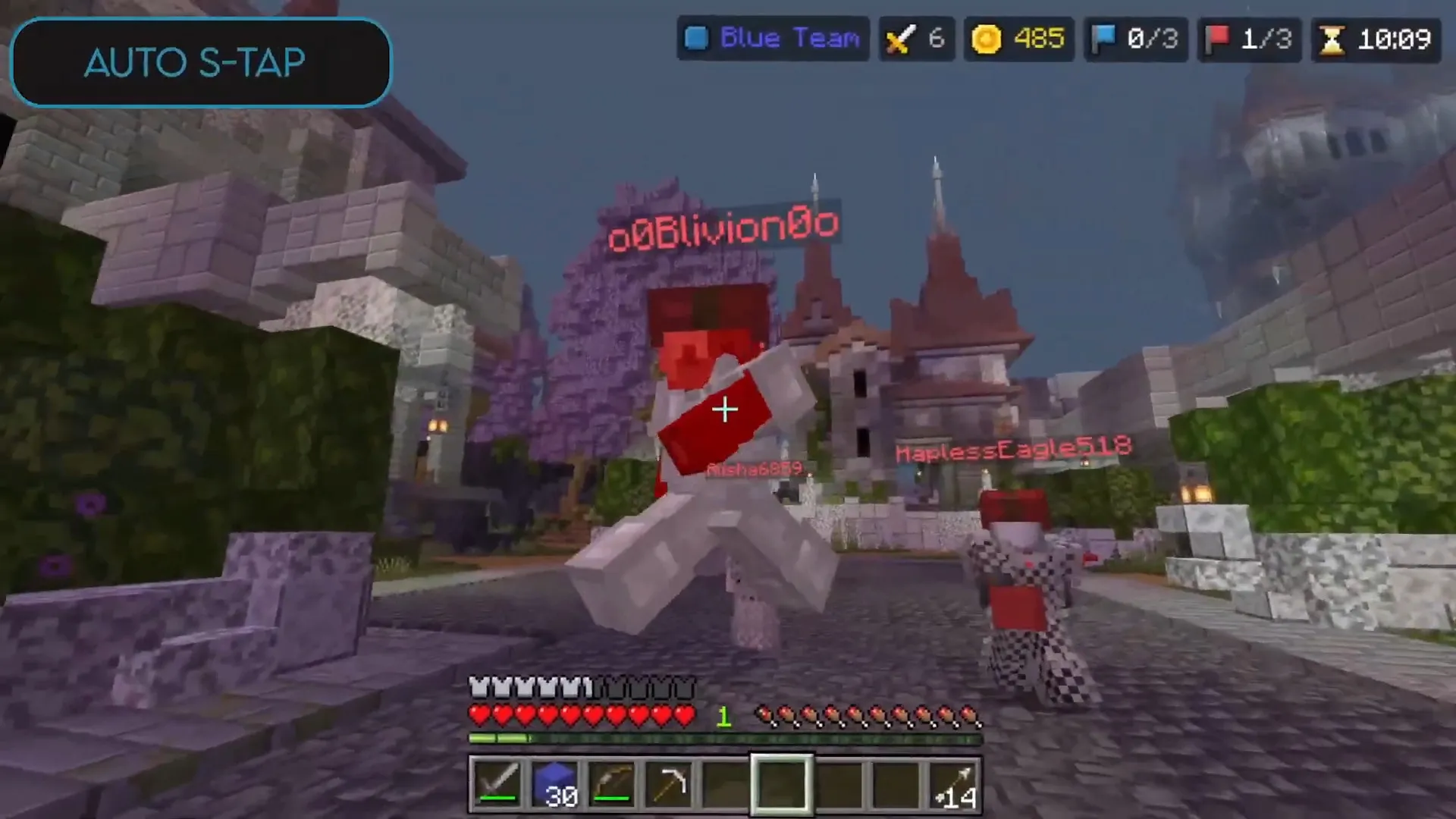Click the hourglass timer icon
Viewport: 1456px width, 819px height.
(1332, 39)
